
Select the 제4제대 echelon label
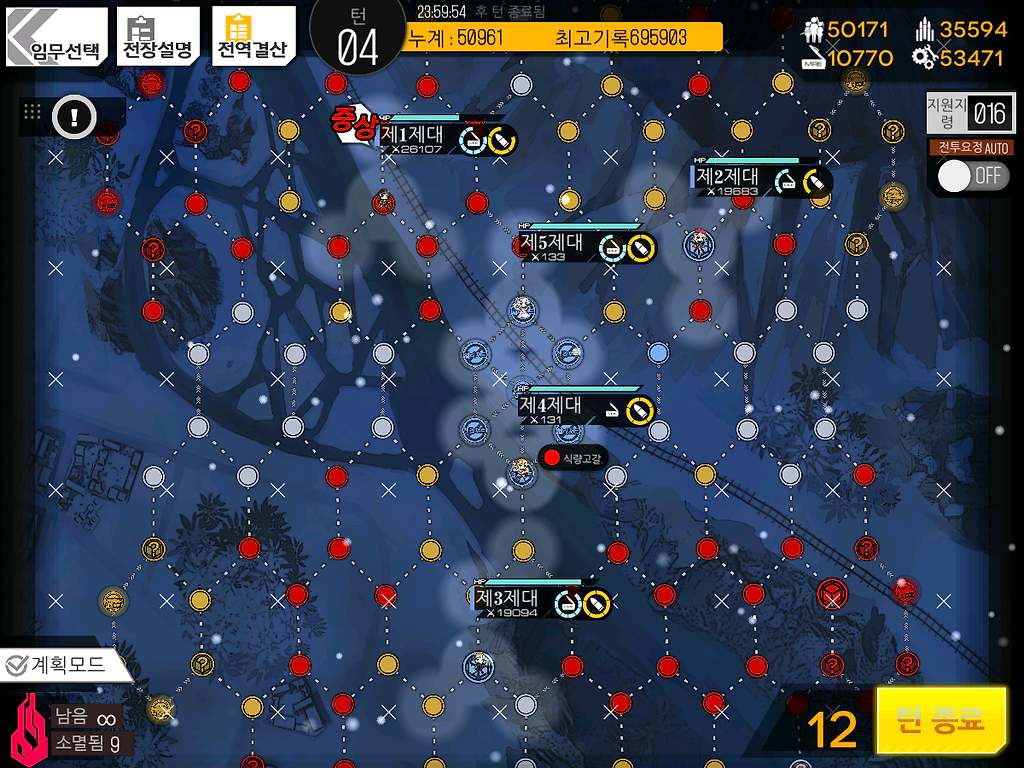click(551, 406)
